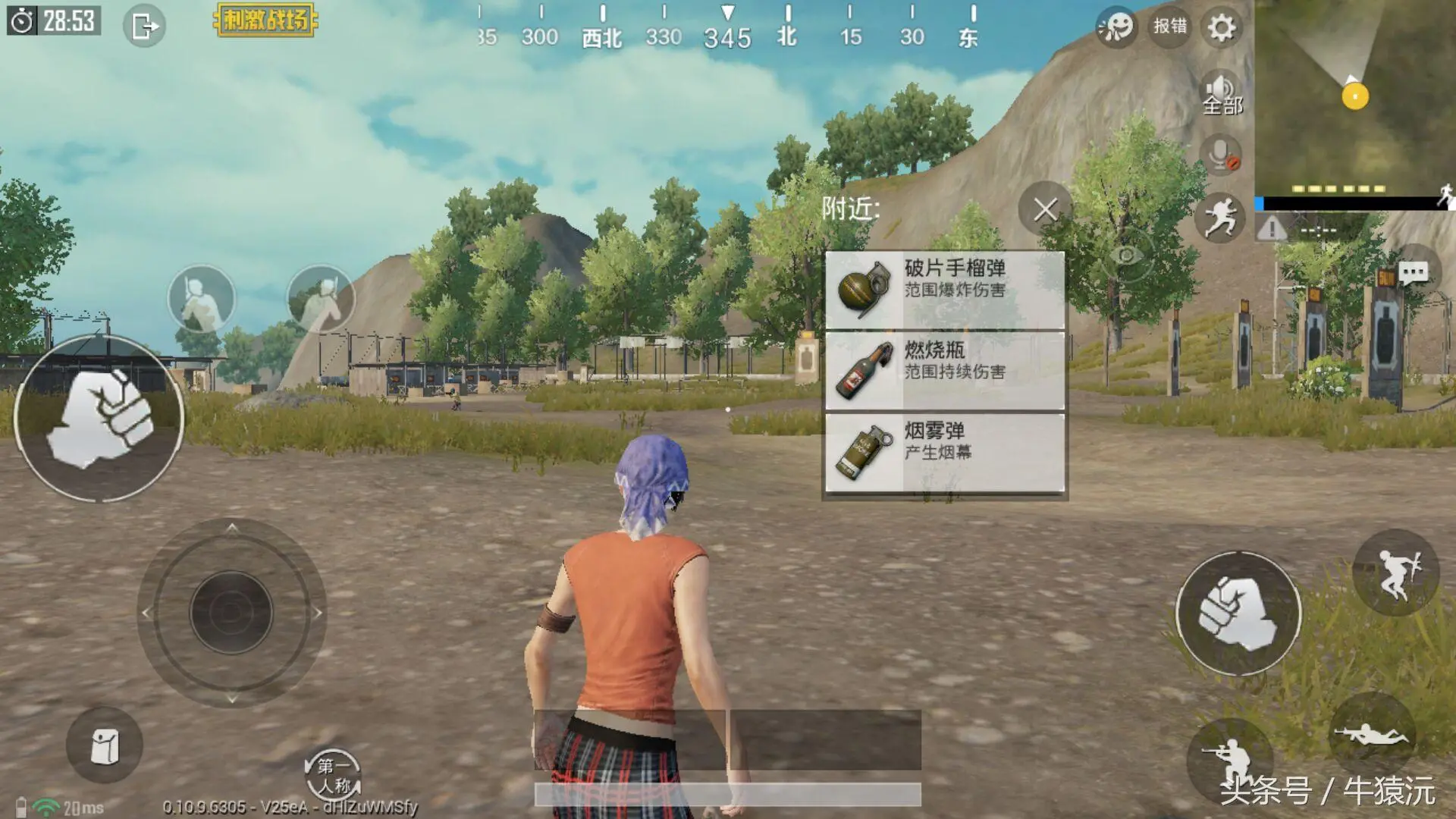
Task: Mute the microphone icon
Action: point(1221,157)
